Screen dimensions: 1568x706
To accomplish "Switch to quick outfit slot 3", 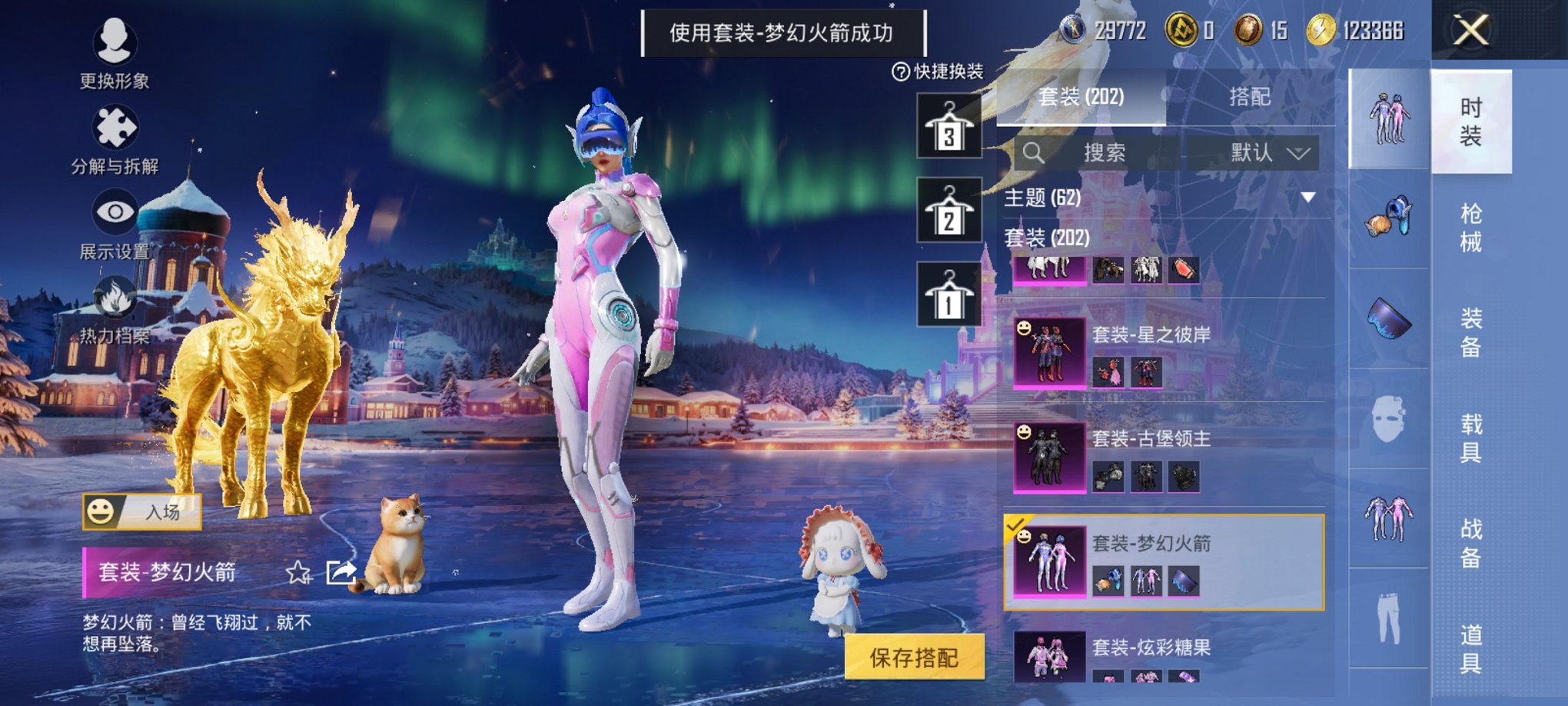I will pyautogui.click(x=949, y=125).
